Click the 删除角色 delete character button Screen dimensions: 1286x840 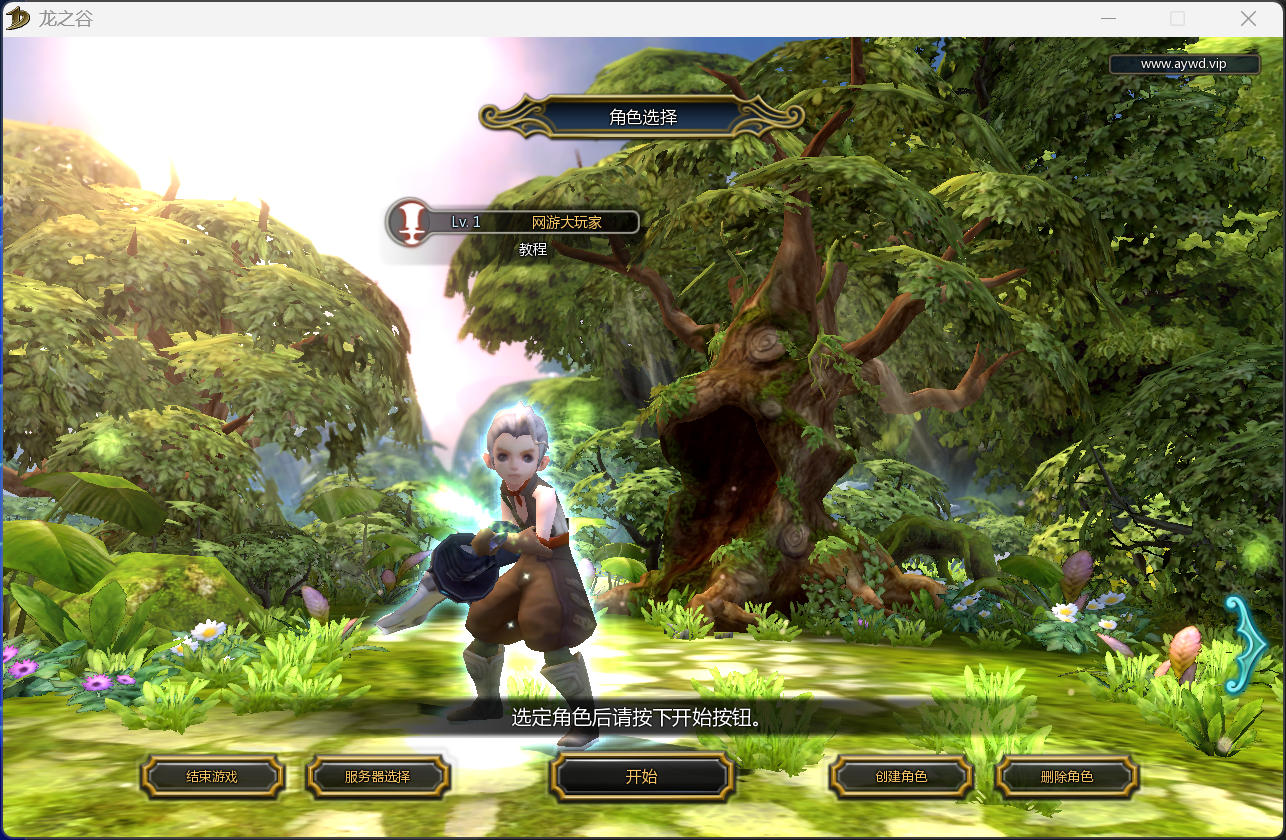click(x=1067, y=777)
